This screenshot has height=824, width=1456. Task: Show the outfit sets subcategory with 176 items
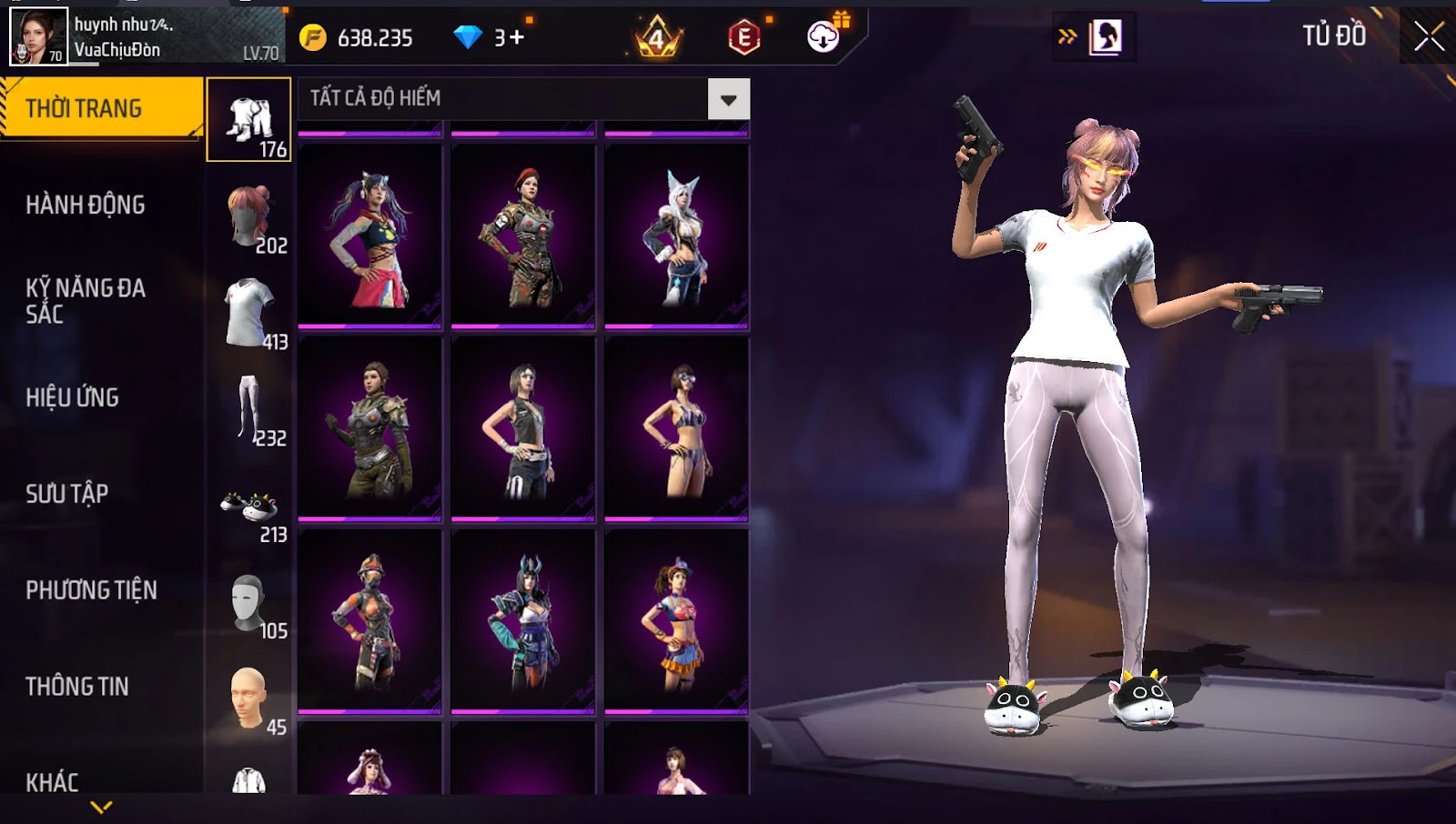pos(249,120)
